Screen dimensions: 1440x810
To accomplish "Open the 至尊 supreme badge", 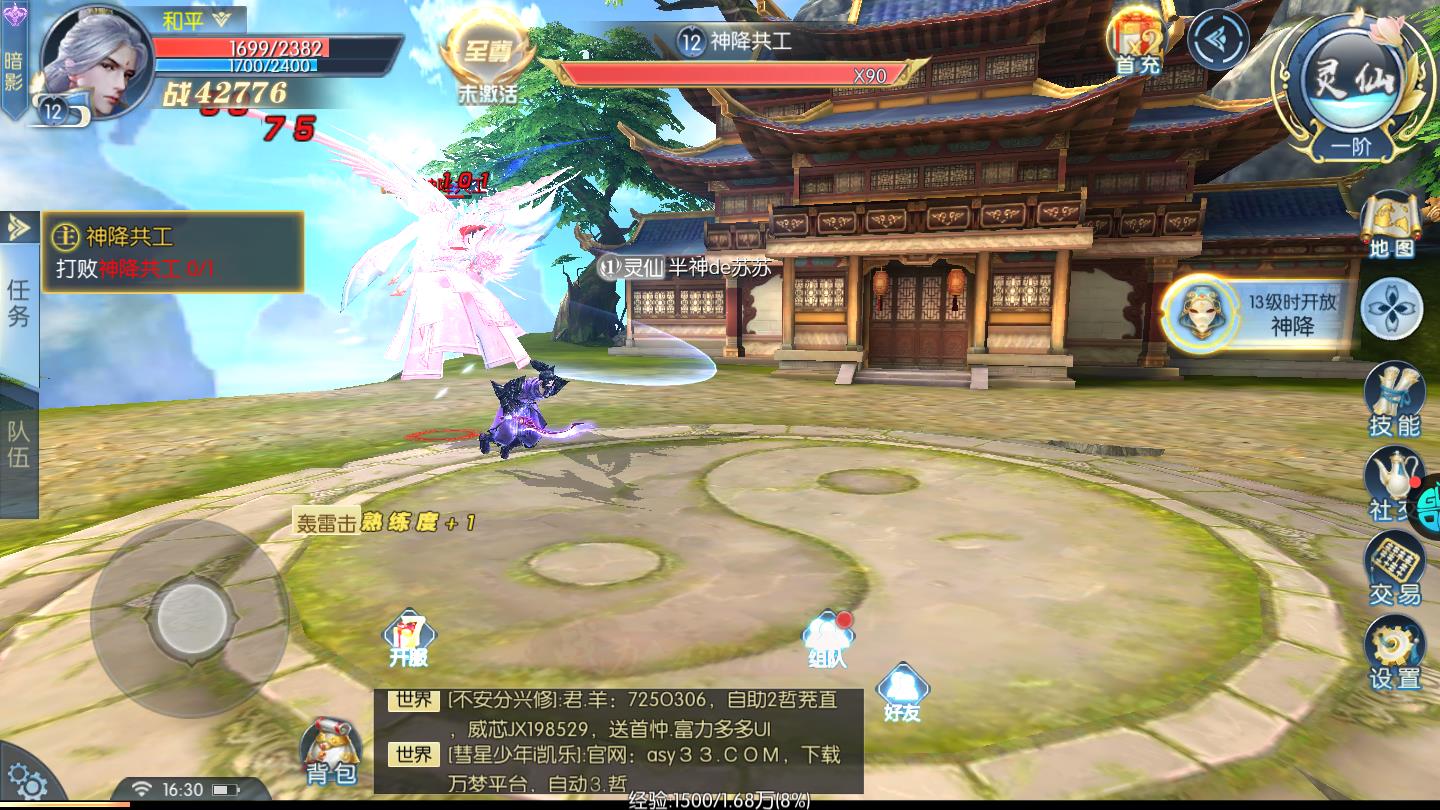I will coord(488,60).
